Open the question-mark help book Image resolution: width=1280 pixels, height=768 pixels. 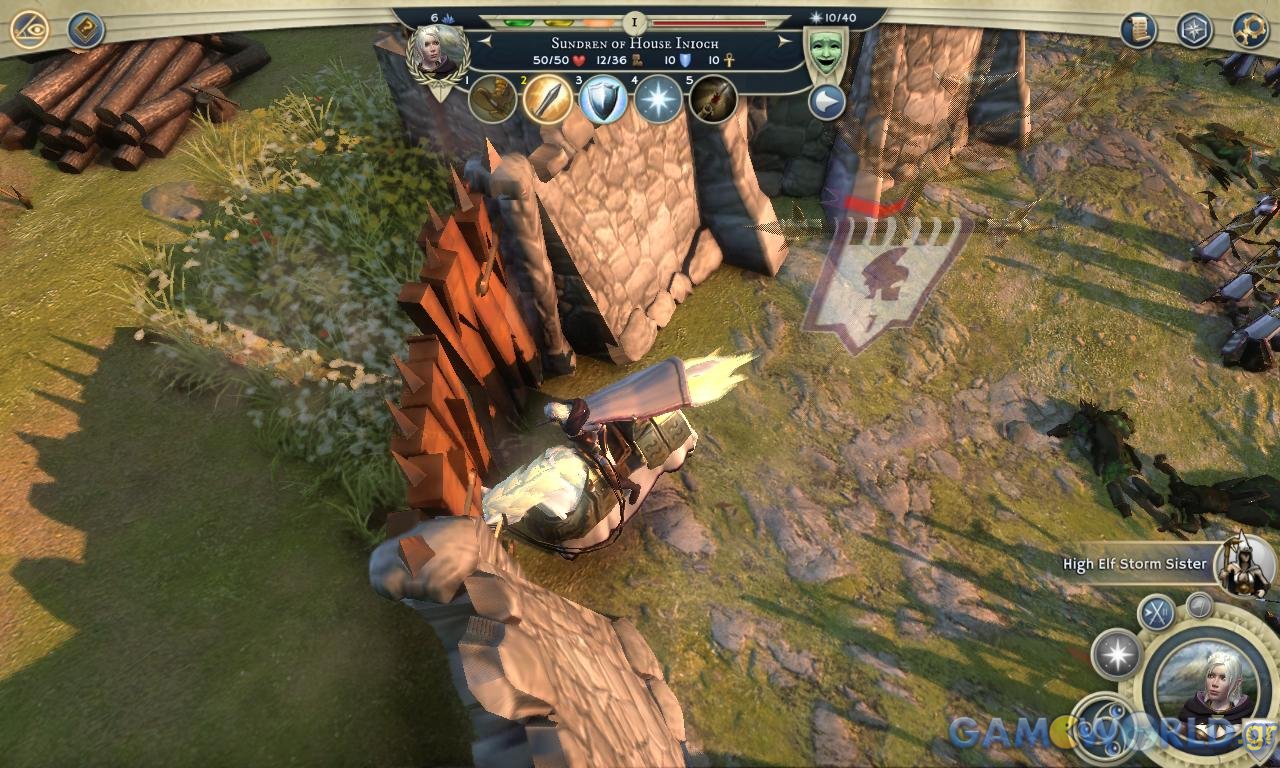(x=87, y=30)
